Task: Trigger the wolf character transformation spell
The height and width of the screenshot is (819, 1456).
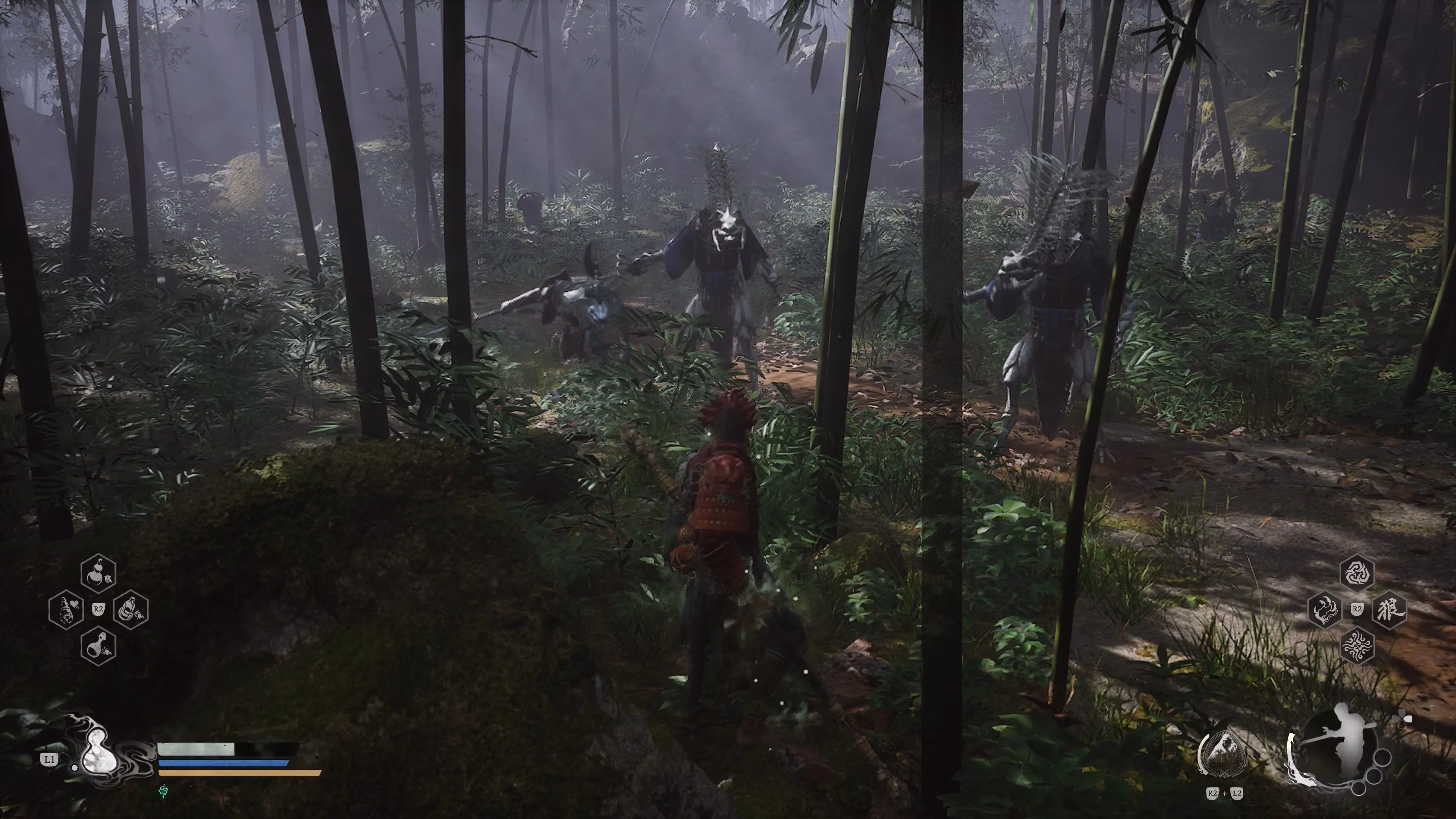Action: 1389,610
